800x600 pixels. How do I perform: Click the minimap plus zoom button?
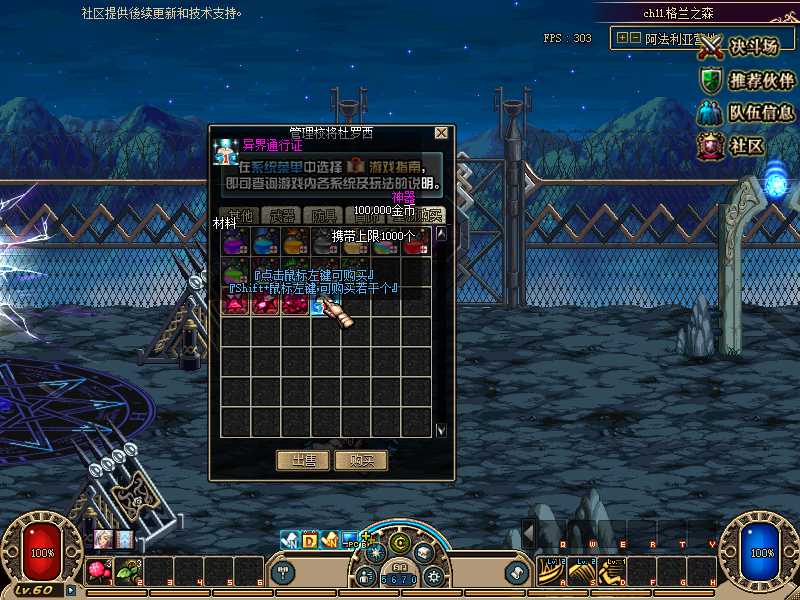click(x=622, y=38)
